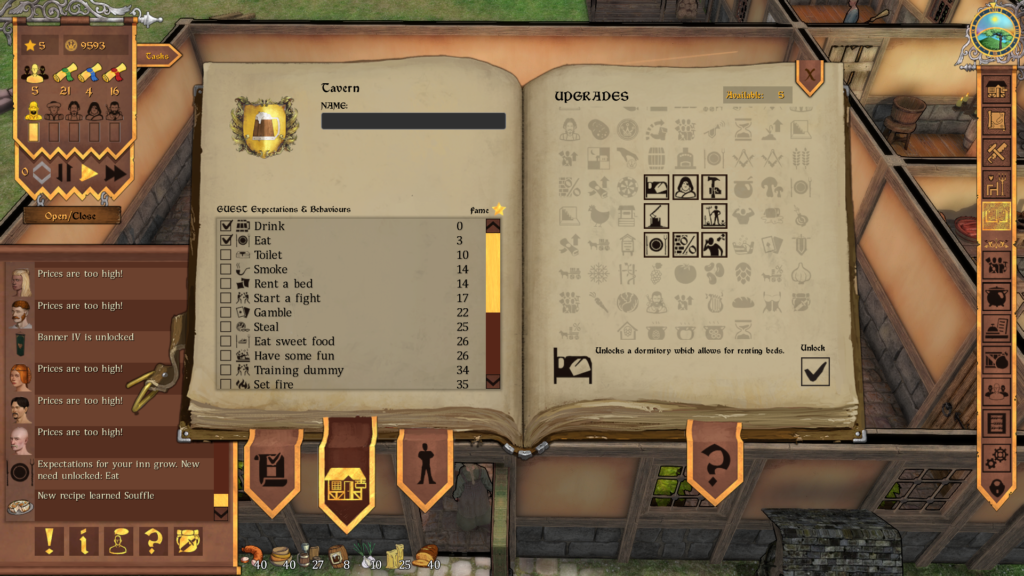Activate fast-forward game speed

pos(115,173)
